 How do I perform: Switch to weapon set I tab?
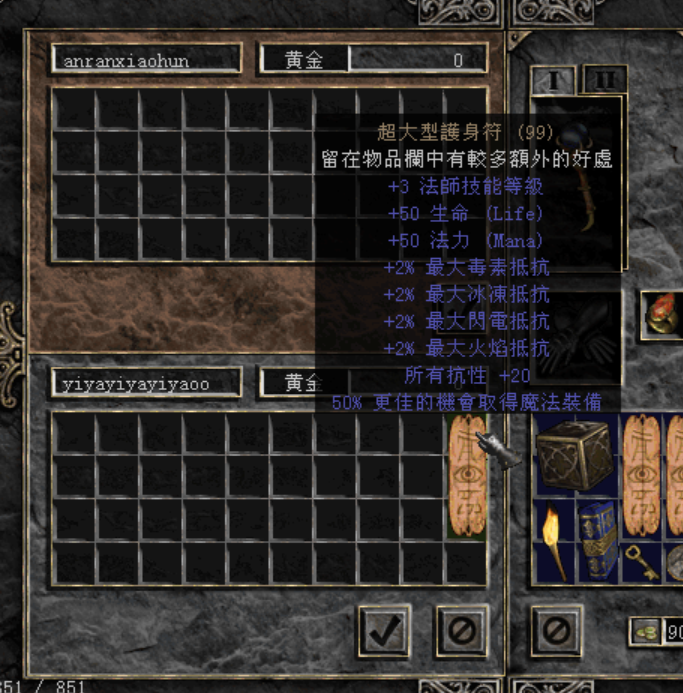tap(553, 80)
